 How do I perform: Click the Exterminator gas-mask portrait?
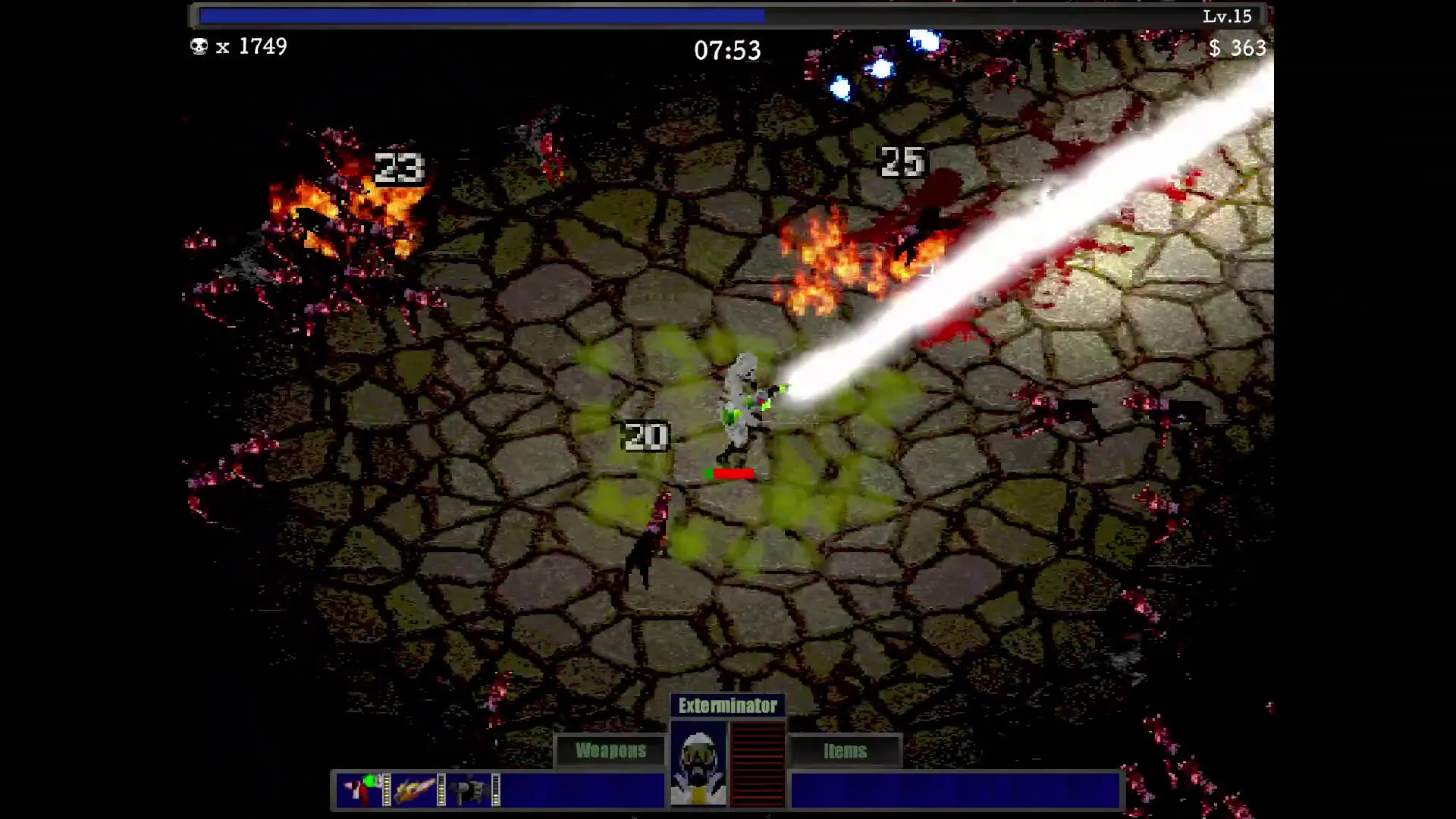(x=698, y=763)
